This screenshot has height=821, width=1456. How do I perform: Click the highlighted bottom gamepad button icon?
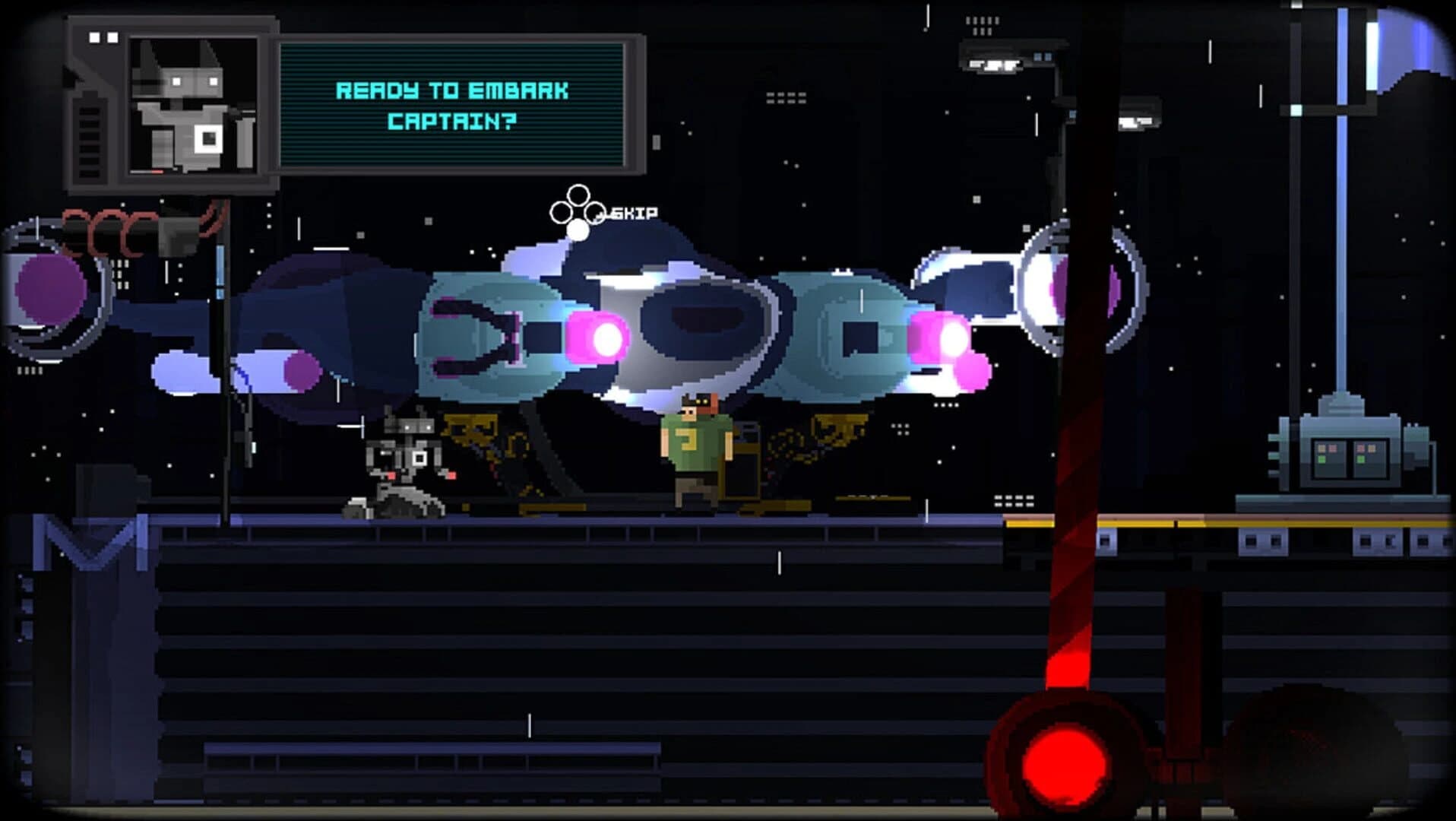[x=578, y=230]
